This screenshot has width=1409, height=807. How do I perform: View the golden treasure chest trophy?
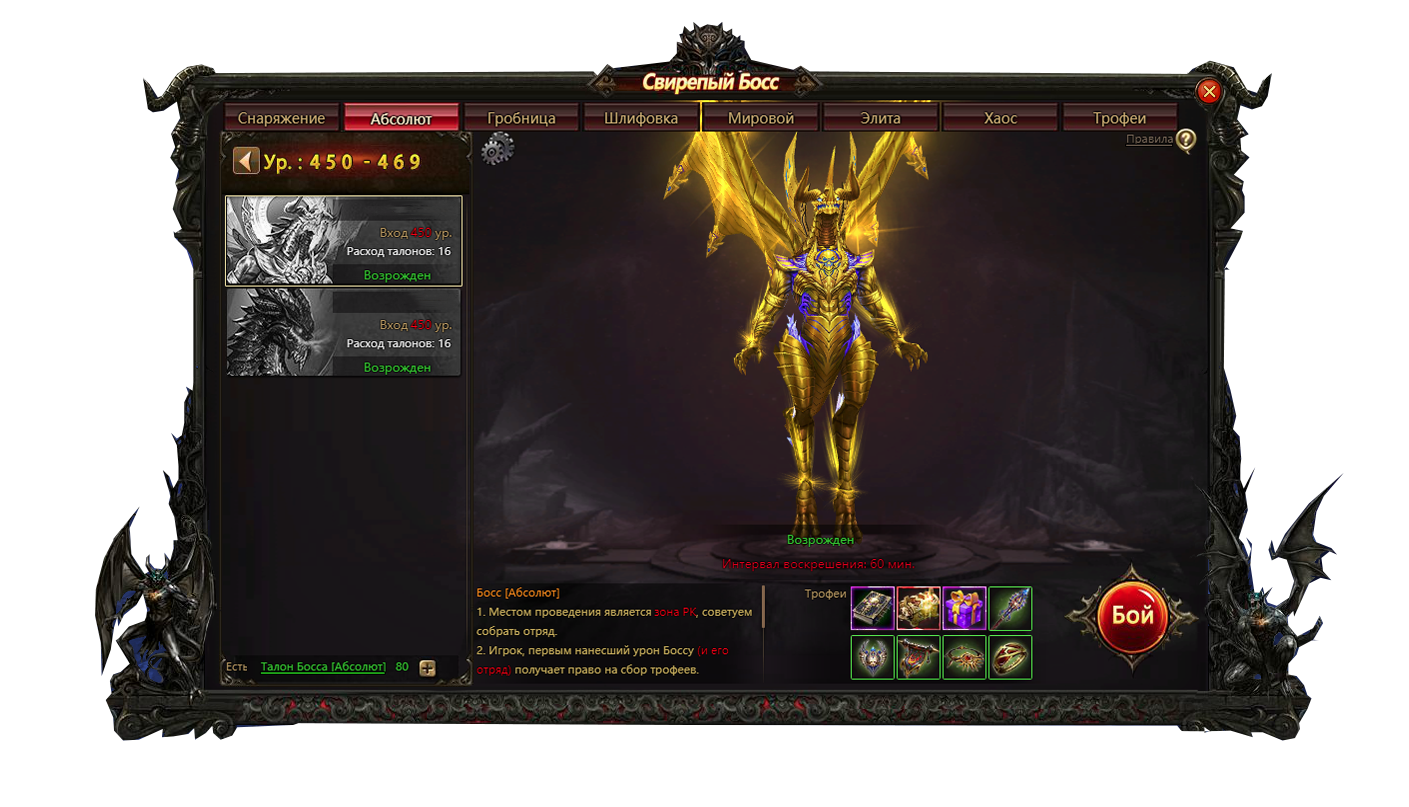tap(918, 608)
